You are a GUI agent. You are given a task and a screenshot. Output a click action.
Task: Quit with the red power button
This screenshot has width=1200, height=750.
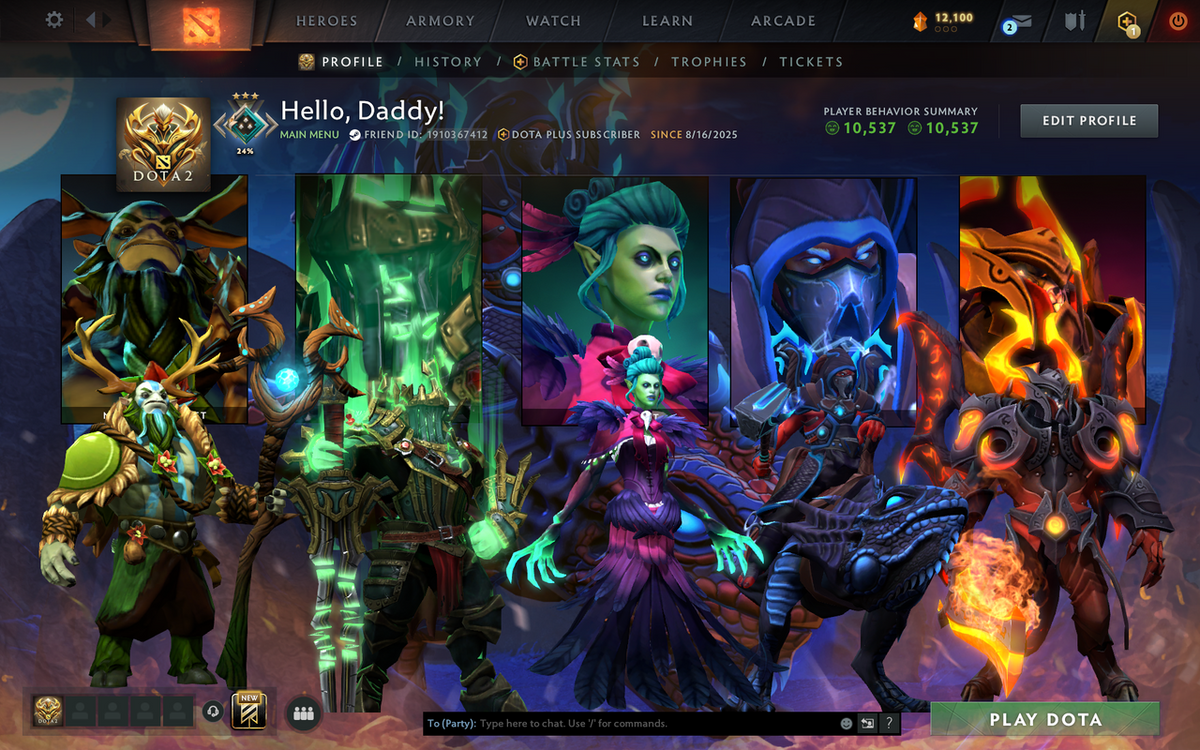[1177, 21]
